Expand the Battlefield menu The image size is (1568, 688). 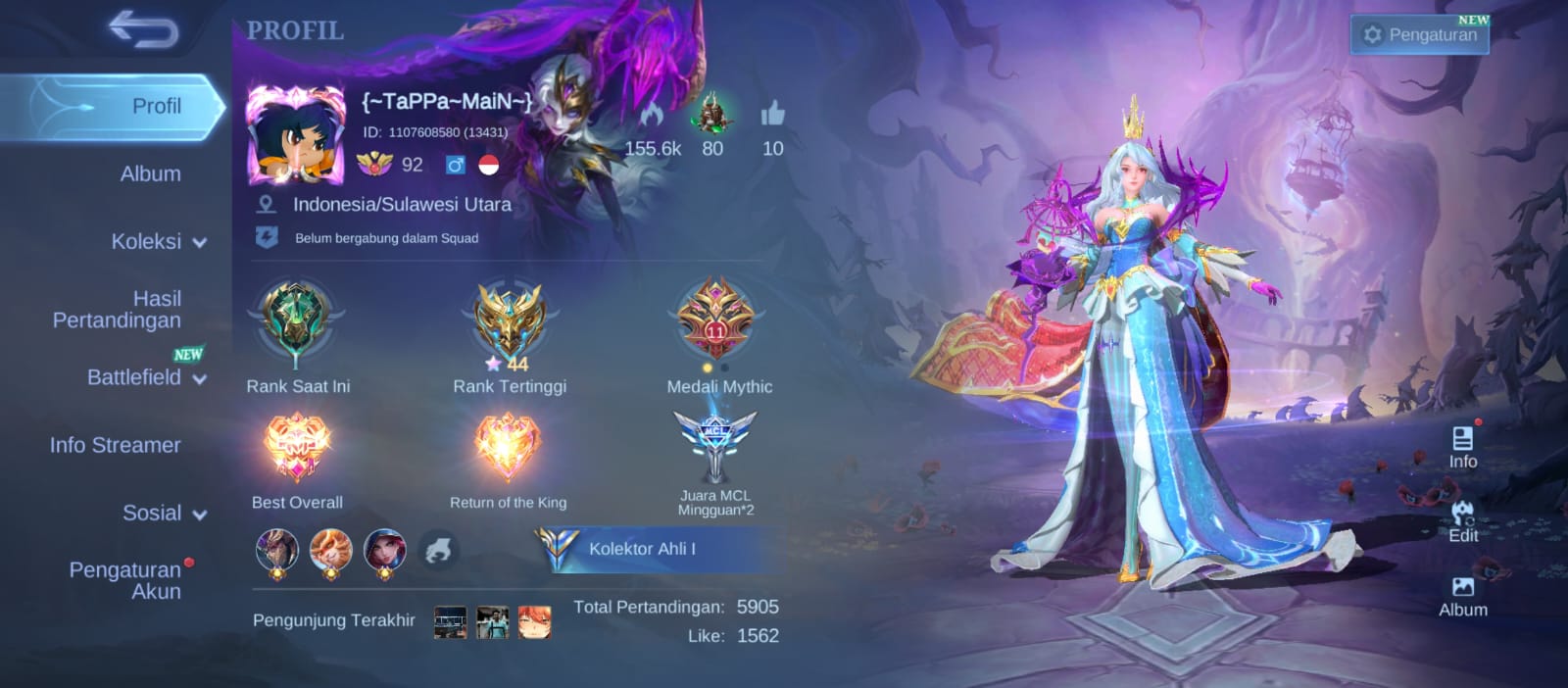145,377
